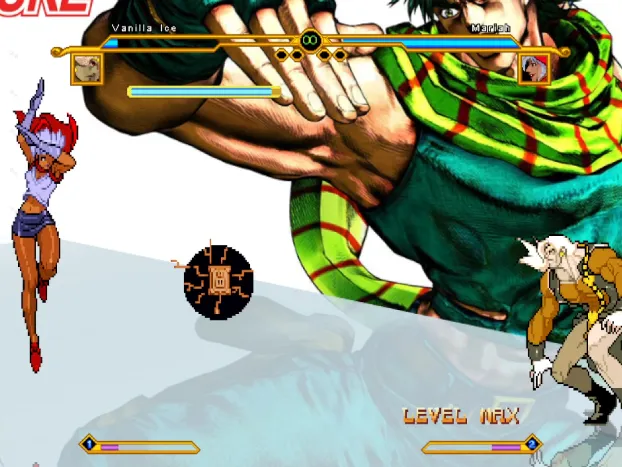Click Vanilla Ice's character portrait

click(86, 69)
